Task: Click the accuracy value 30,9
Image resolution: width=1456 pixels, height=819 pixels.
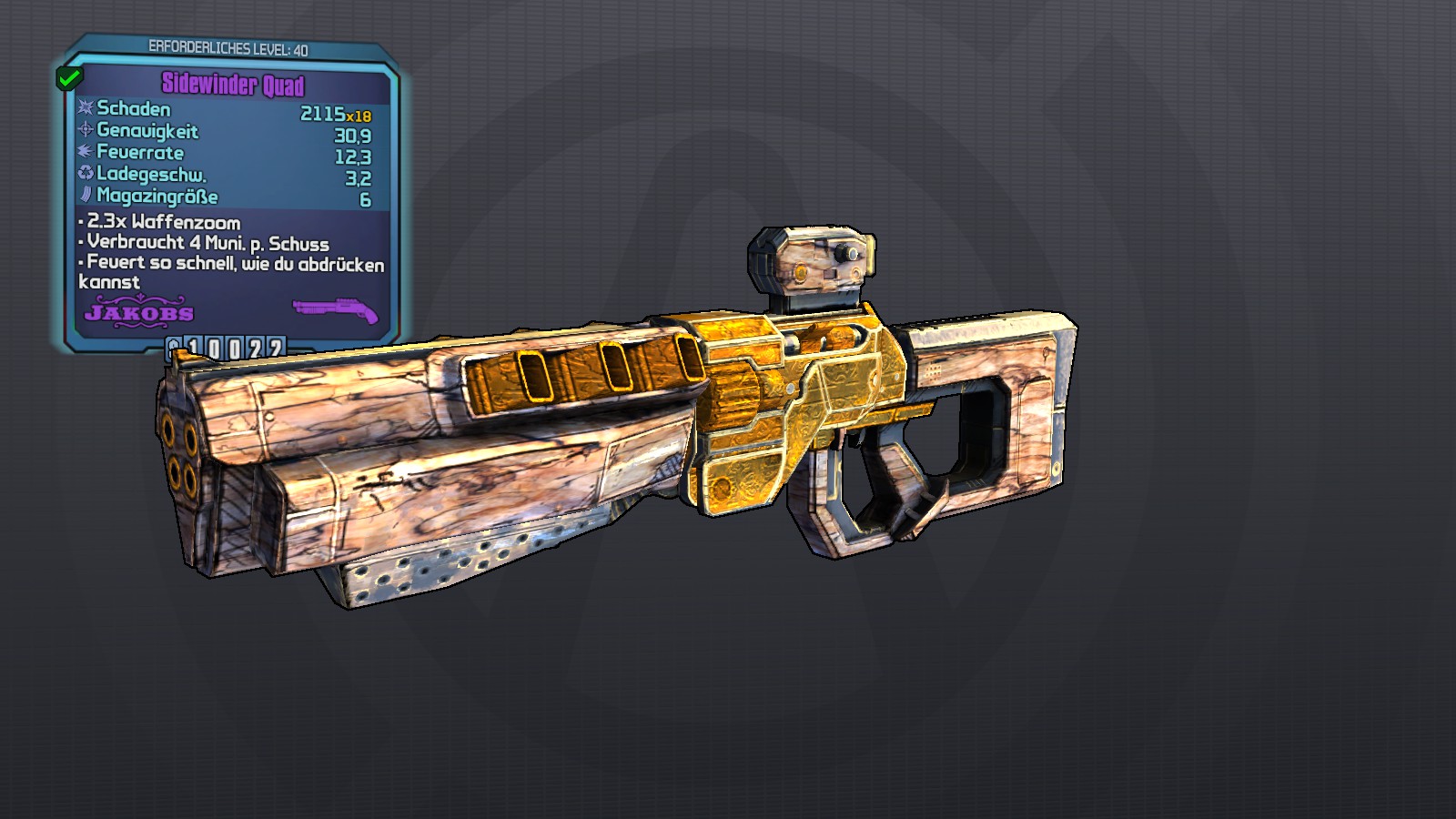Action: [x=351, y=135]
